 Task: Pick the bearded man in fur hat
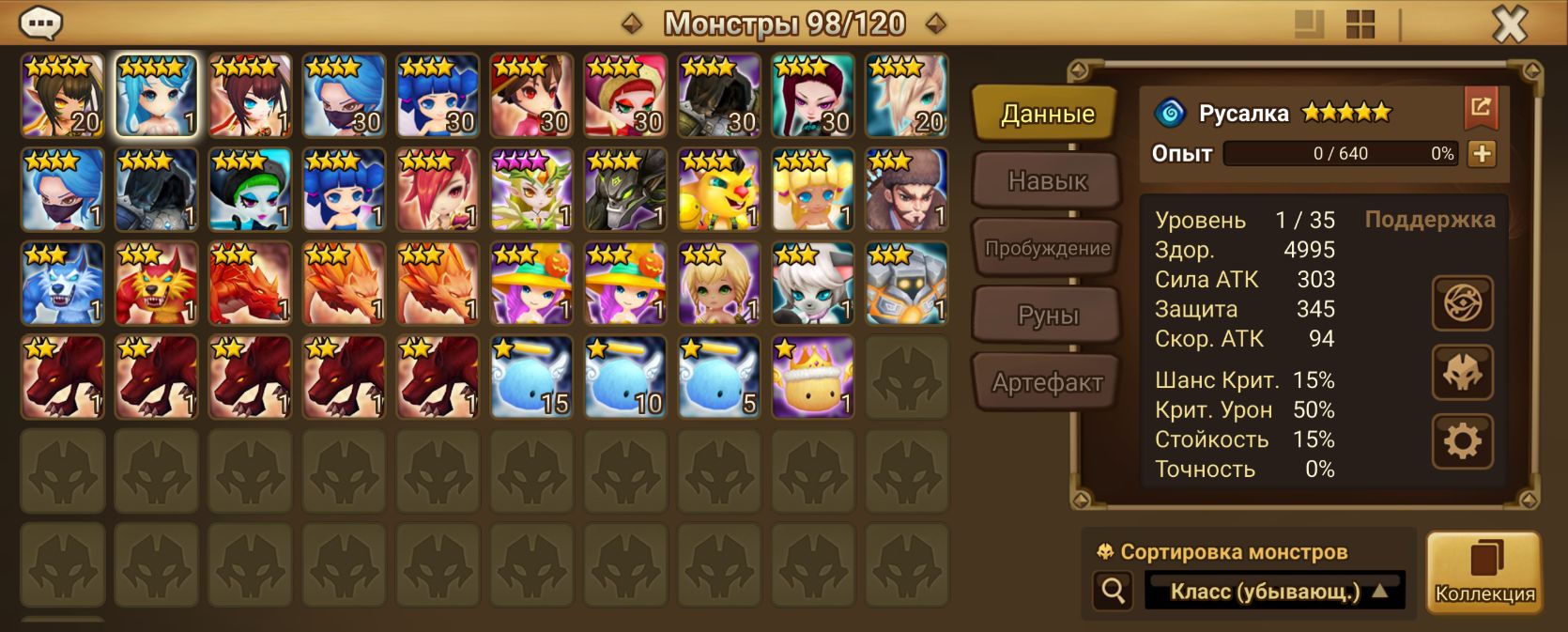906,190
